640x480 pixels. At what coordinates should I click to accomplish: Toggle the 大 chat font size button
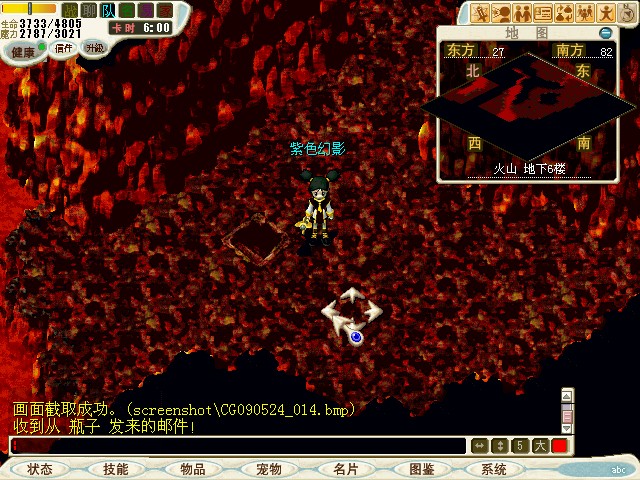tap(540, 446)
